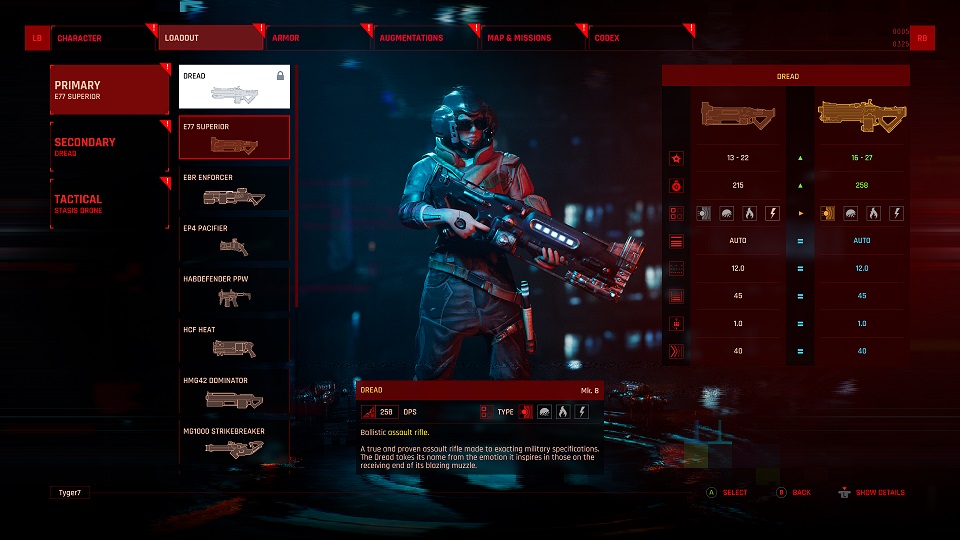Choose the HCF Heat weapon

(234, 341)
